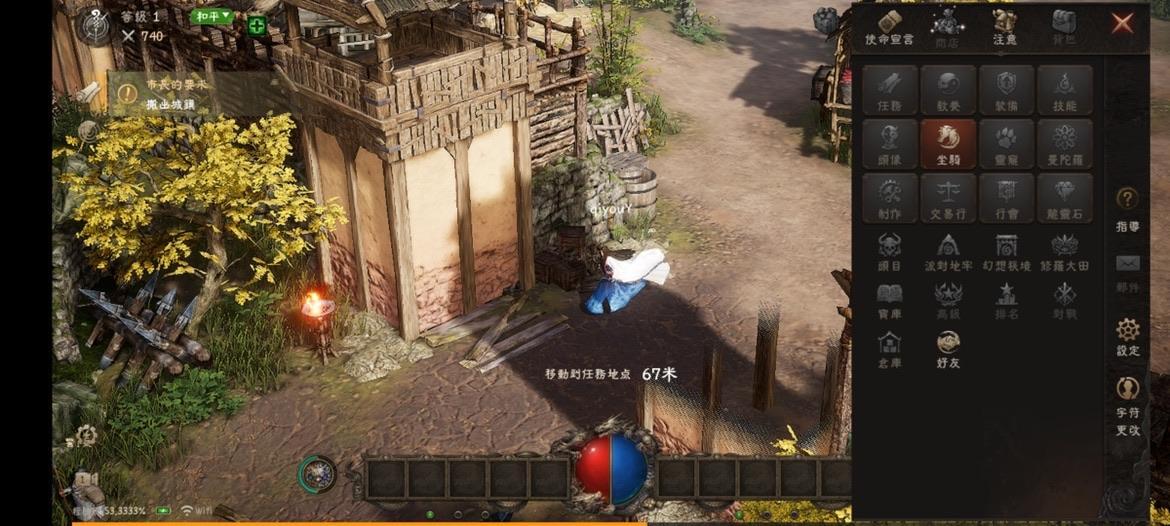Open the 倉庫 (Warehouse) icon
Image resolution: width=1170 pixels, height=526 pixels.
889,349
